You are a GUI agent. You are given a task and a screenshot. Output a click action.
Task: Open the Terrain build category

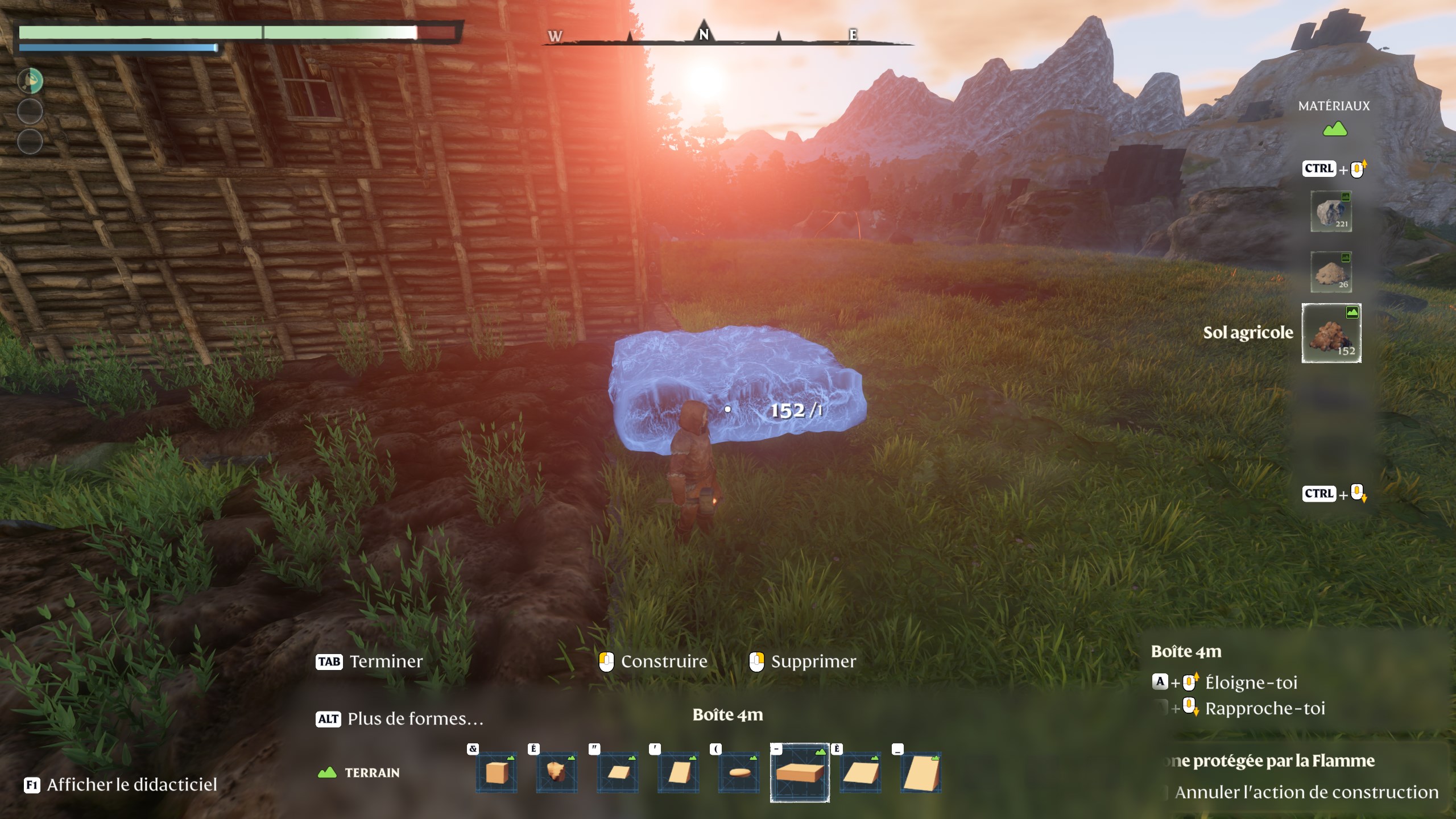click(x=359, y=773)
